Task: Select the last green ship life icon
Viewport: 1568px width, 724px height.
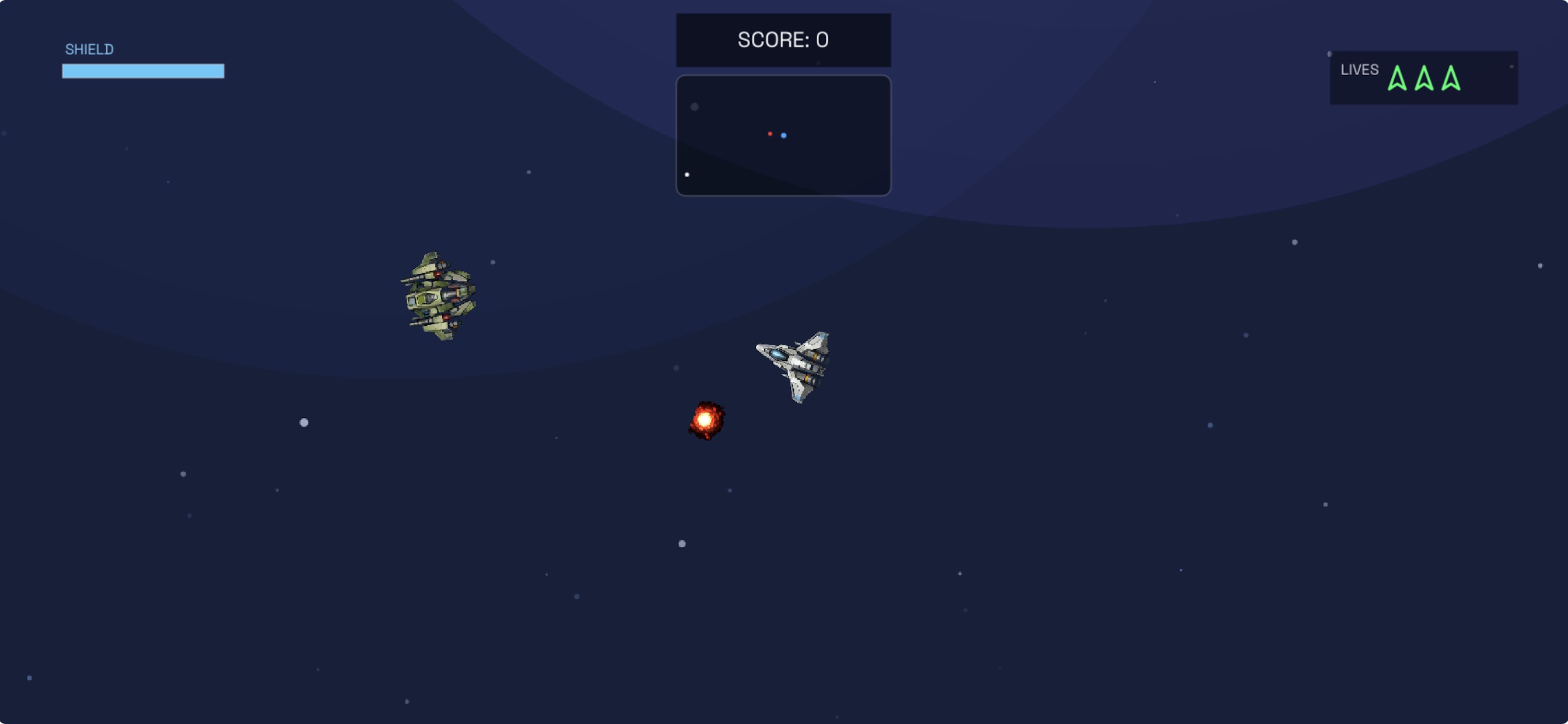Action: 1451,80
